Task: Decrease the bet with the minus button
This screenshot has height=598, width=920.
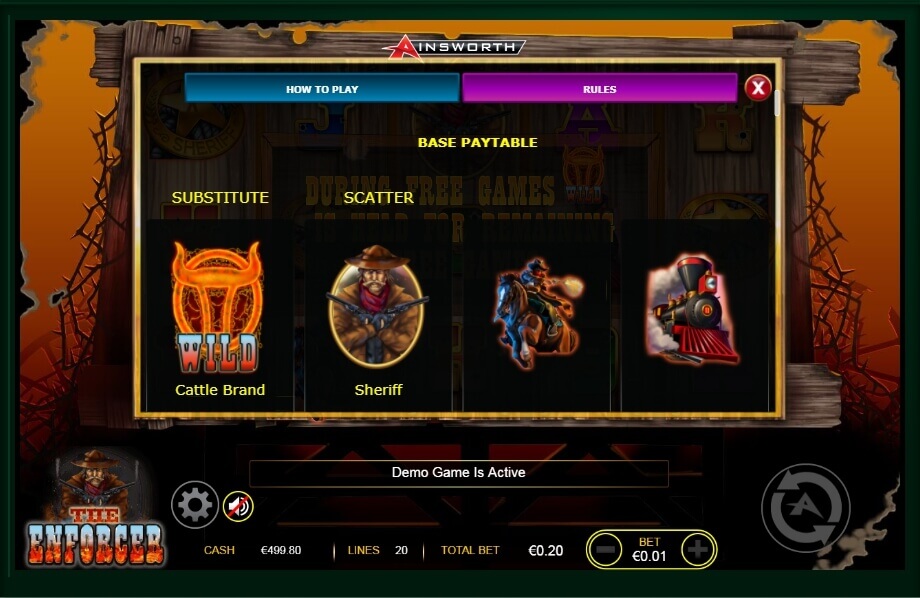Action: [606, 549]
